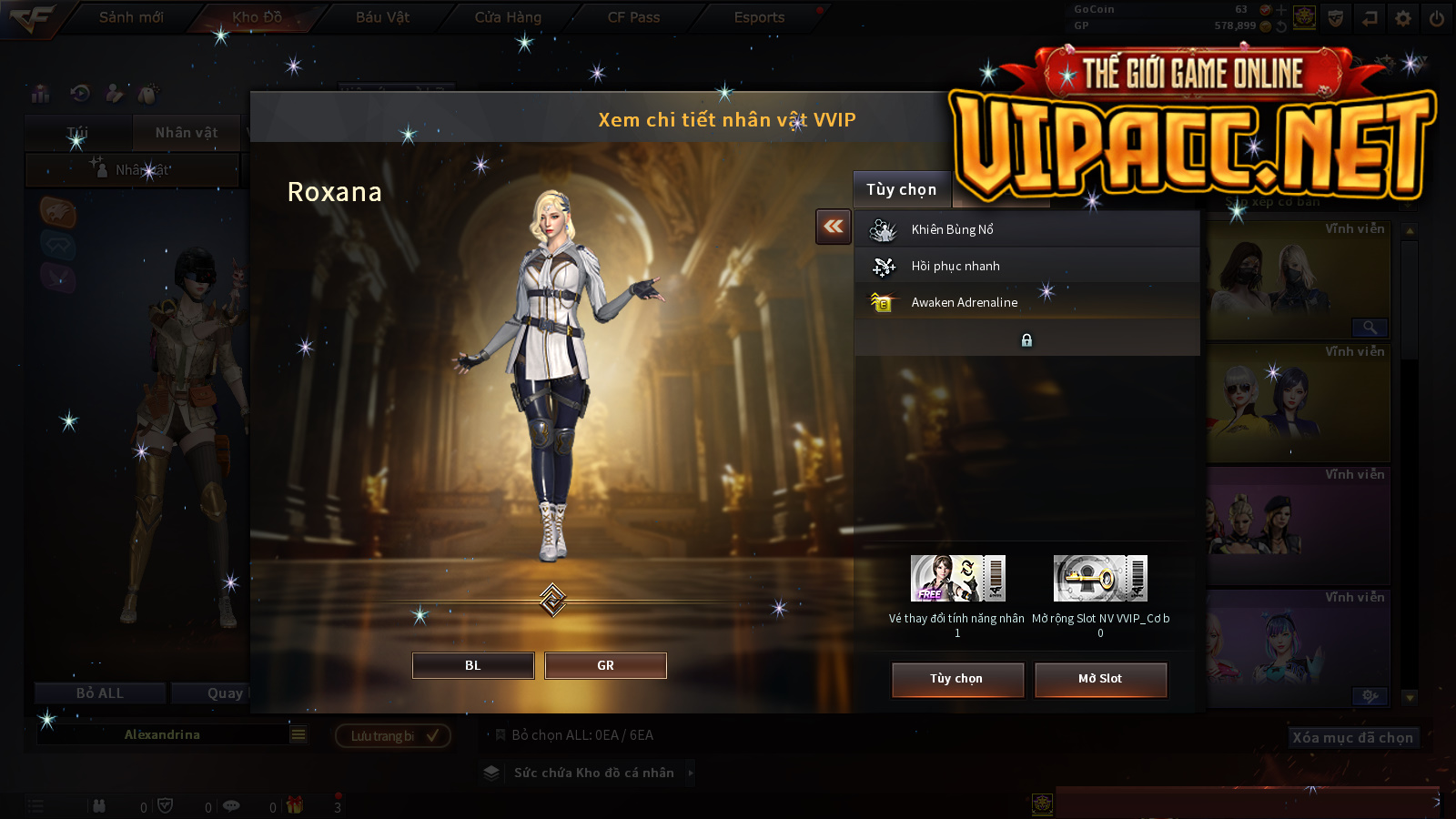
Task: Open the Kho Đồ menu
Action: [257, 17]
